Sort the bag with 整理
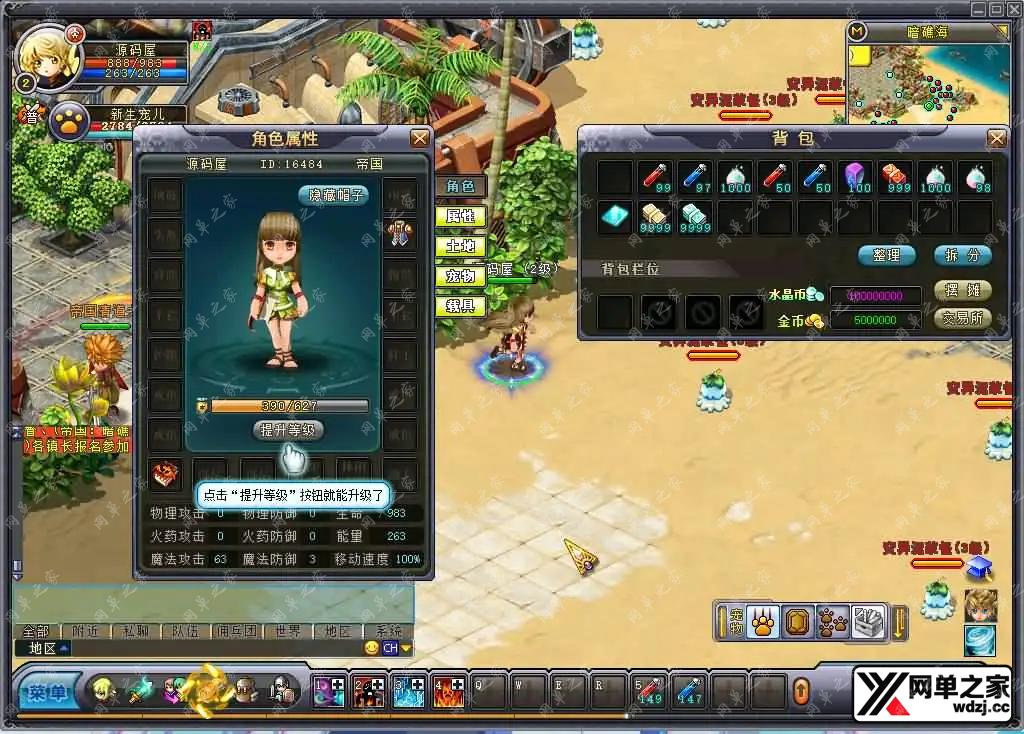 coord(886,255)
